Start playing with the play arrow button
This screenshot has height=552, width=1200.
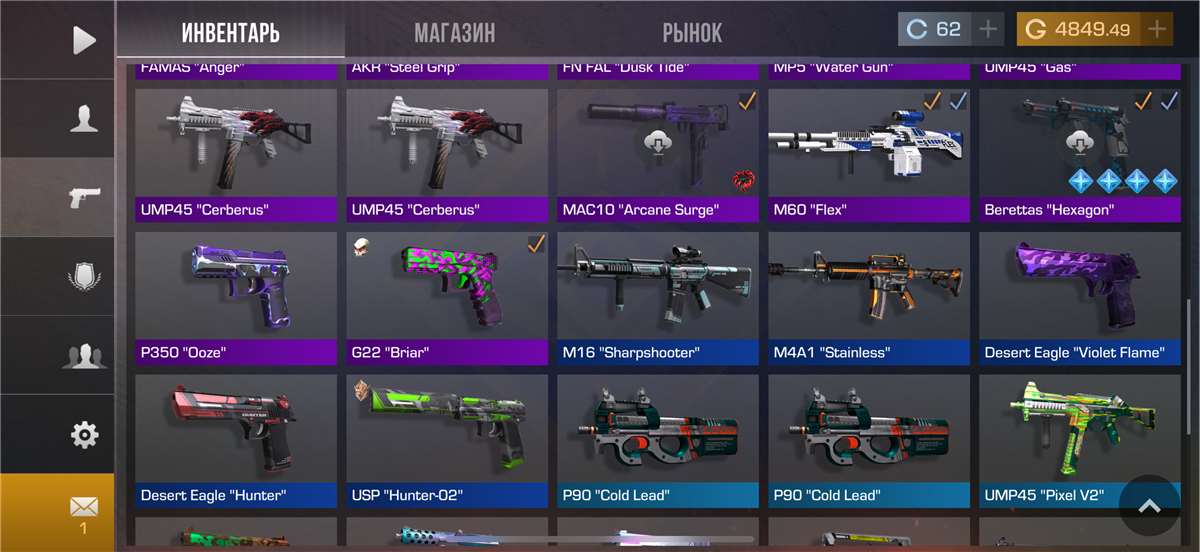click(84, 40)
